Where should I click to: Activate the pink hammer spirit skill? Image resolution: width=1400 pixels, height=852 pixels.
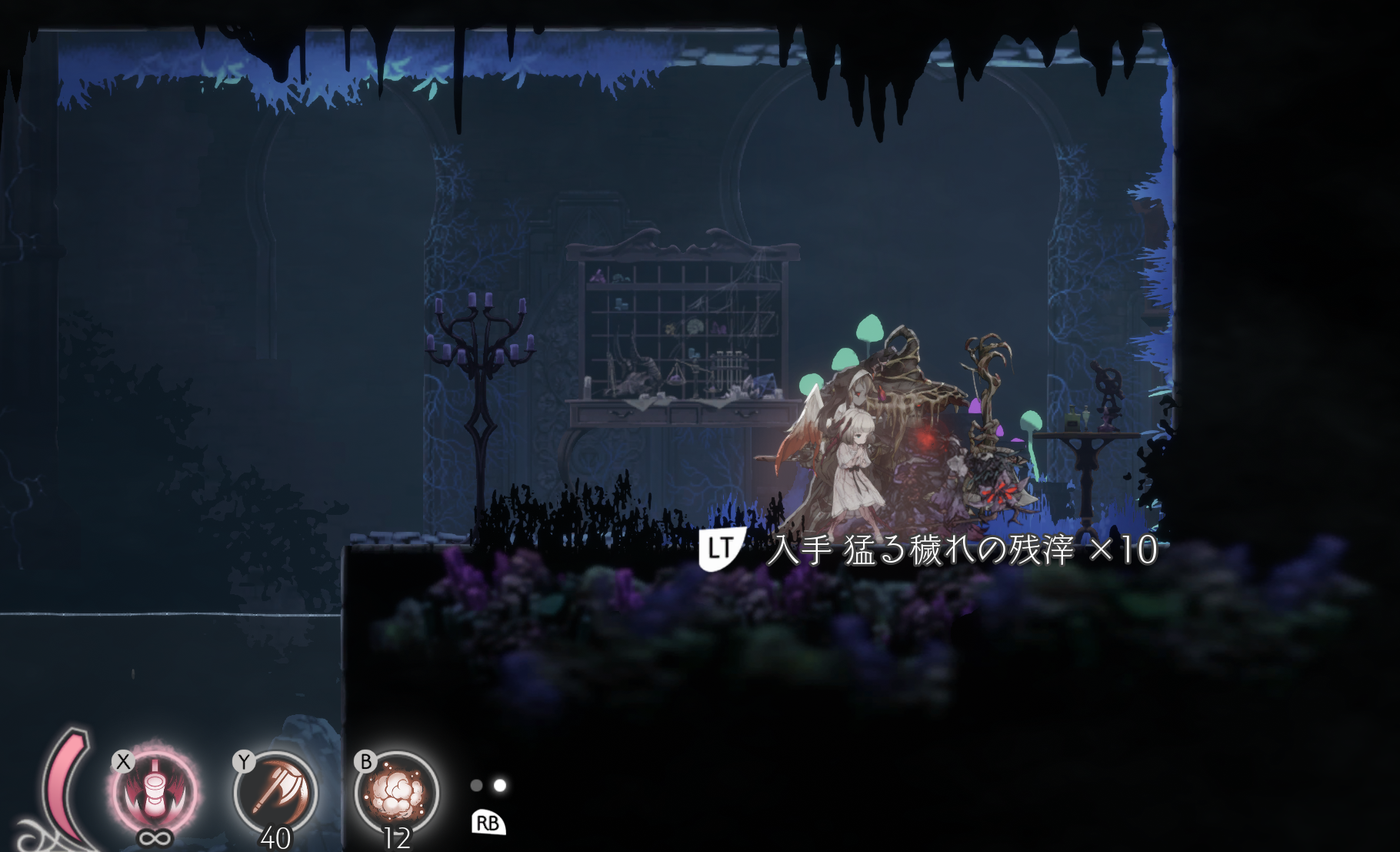pos(155,793)
